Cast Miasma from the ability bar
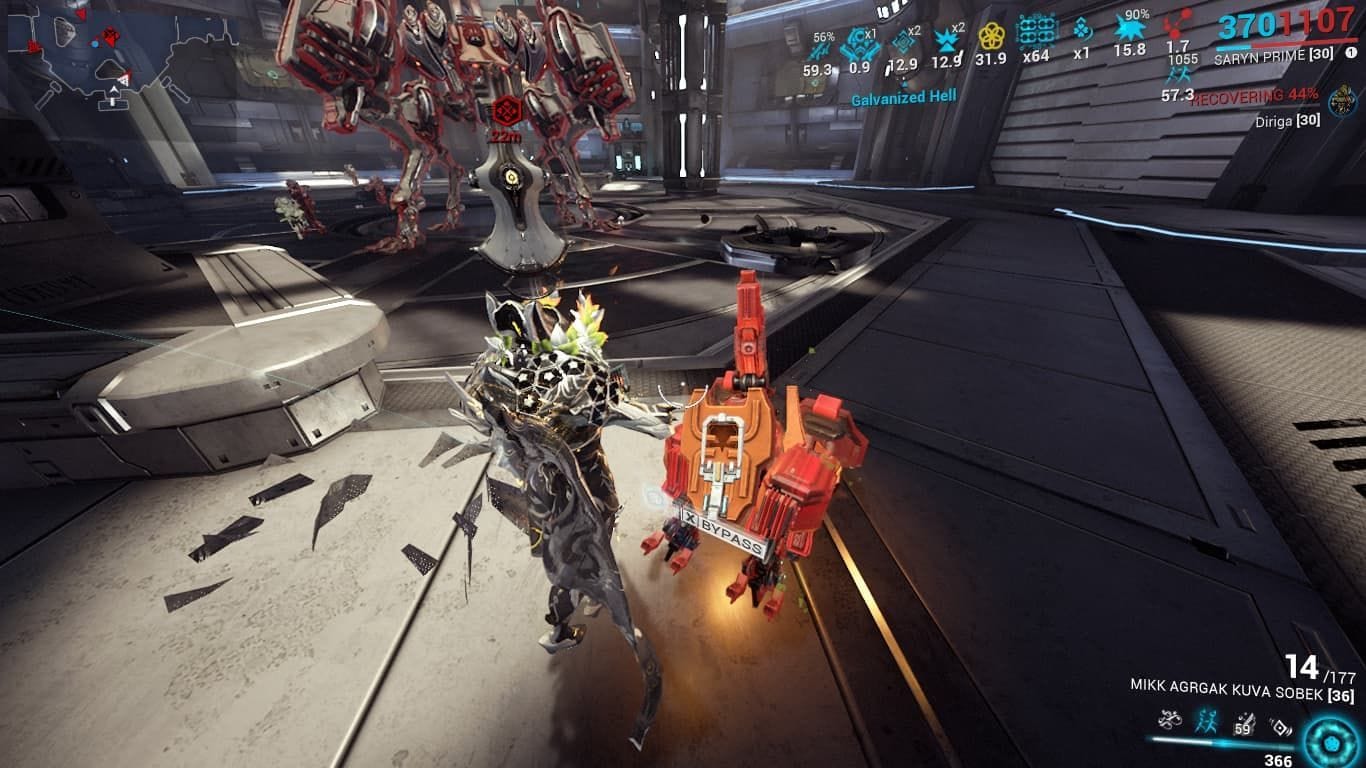This screenshot has height=768, width=1366. 1281,726
